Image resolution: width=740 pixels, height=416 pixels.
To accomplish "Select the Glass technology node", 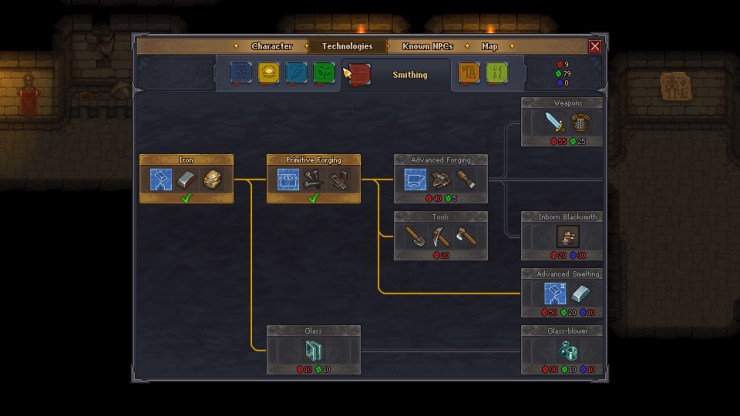I will [x=314, y=350].
